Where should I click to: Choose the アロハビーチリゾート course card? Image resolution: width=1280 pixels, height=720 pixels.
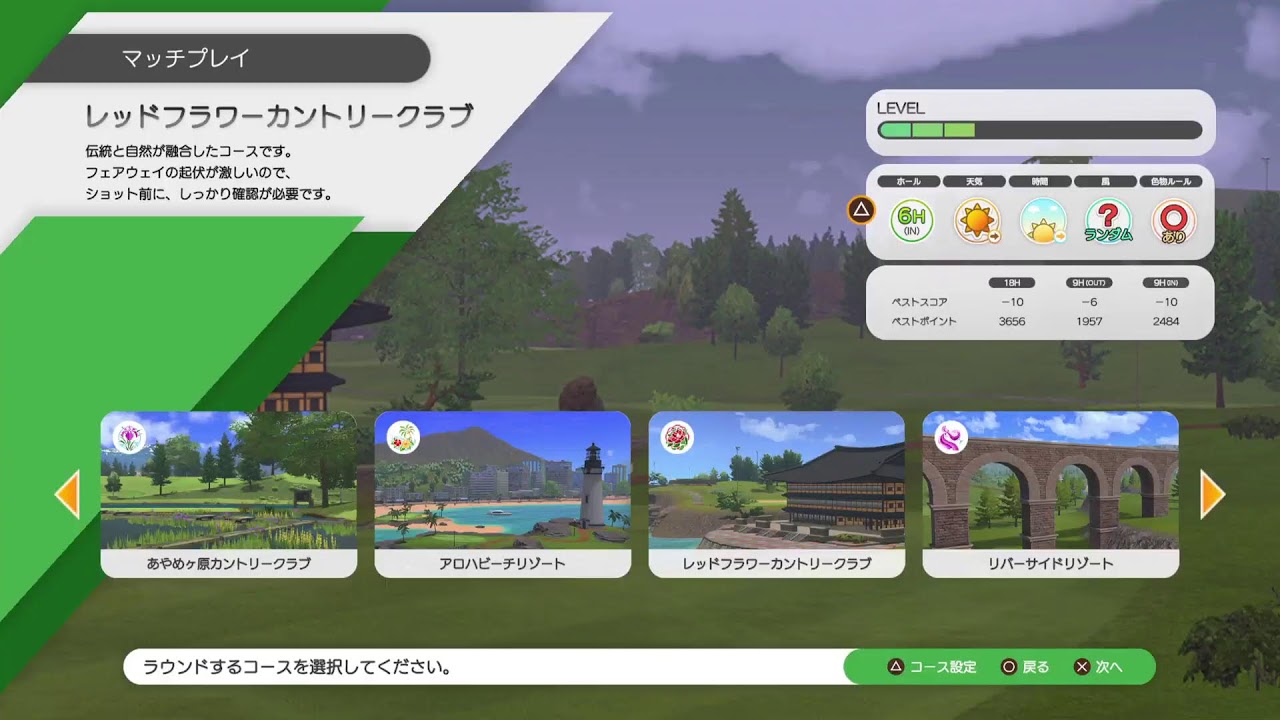pyautogui.click(x=502, y=494)
